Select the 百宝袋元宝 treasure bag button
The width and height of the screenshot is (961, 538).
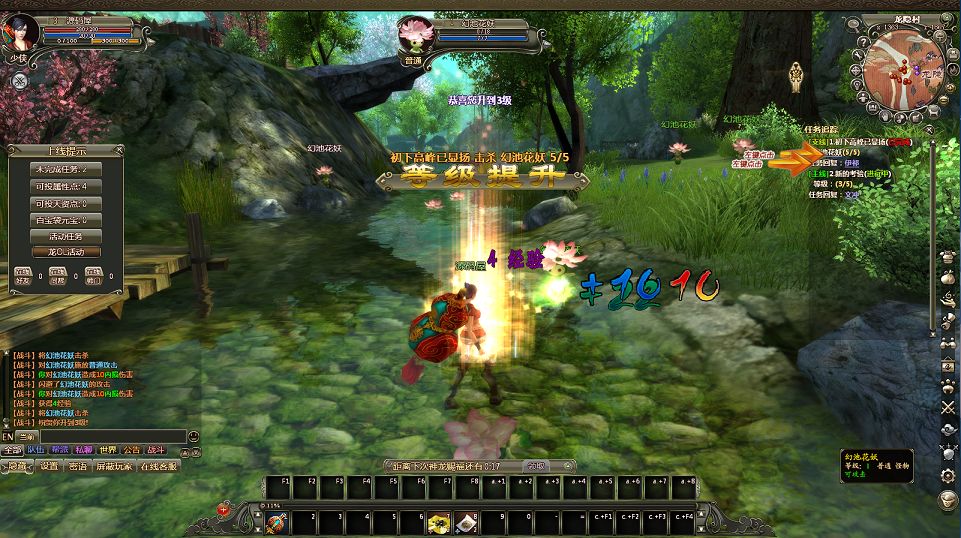point(66,219)
